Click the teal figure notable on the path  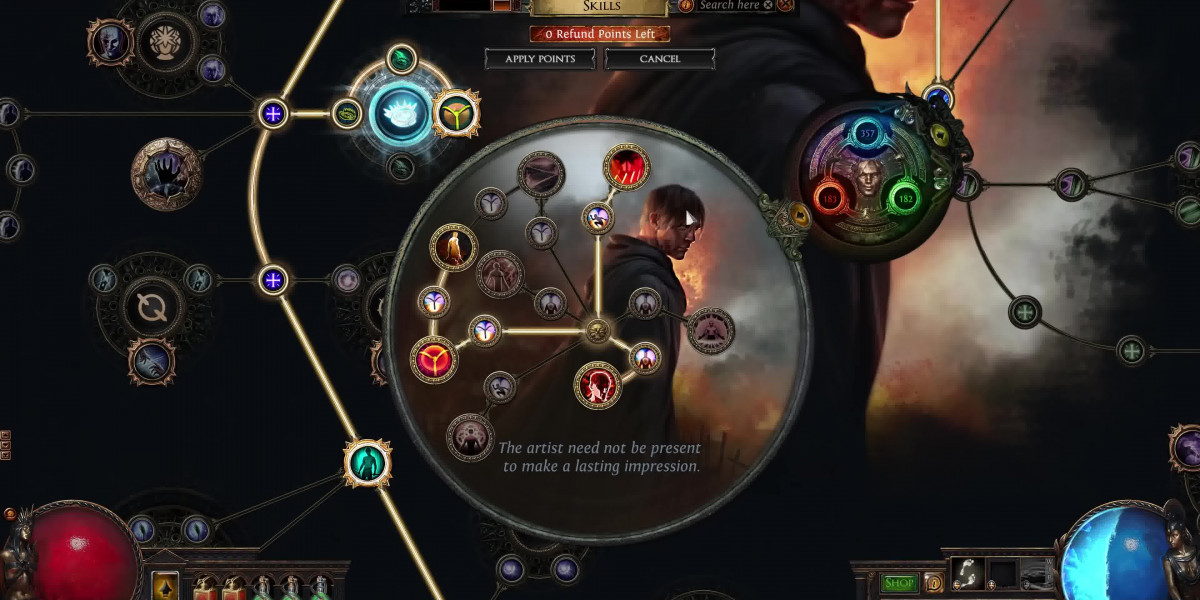click(x=367, y=462)
